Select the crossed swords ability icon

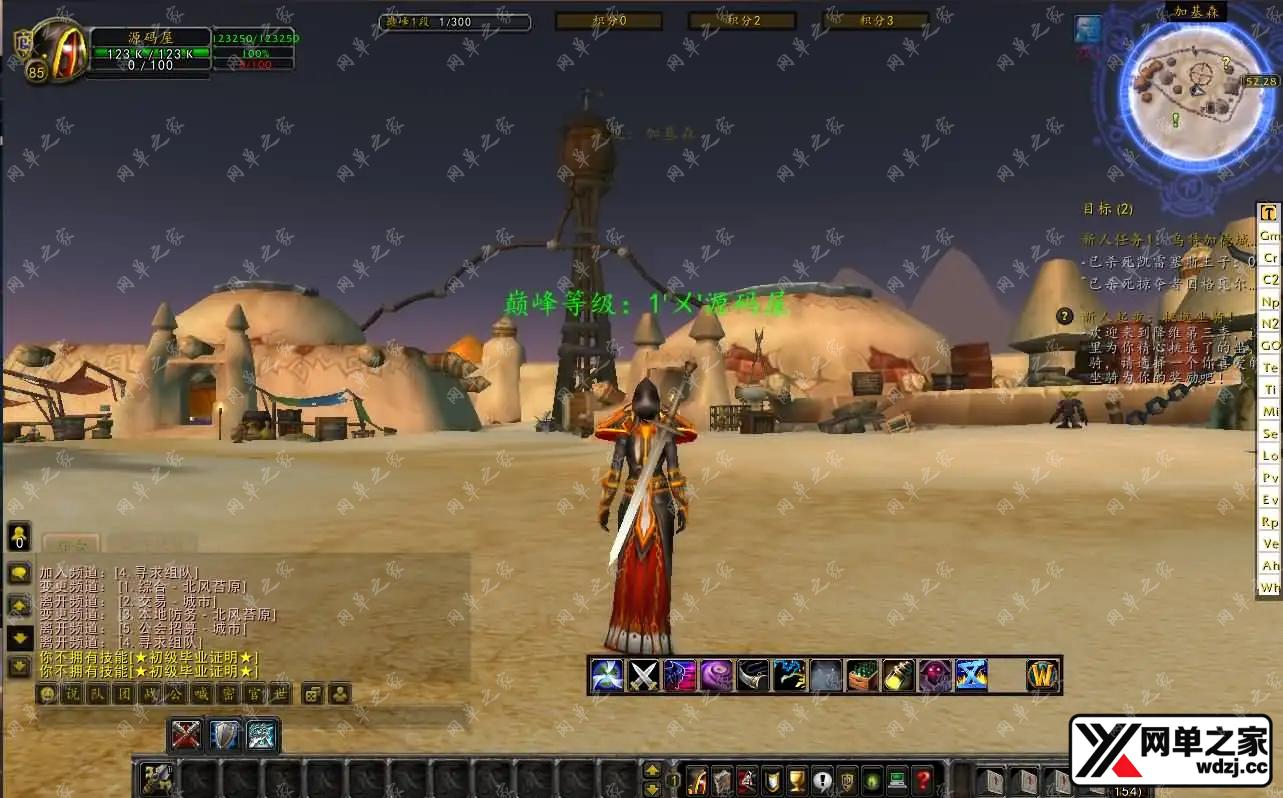click(x=643, y=676)
